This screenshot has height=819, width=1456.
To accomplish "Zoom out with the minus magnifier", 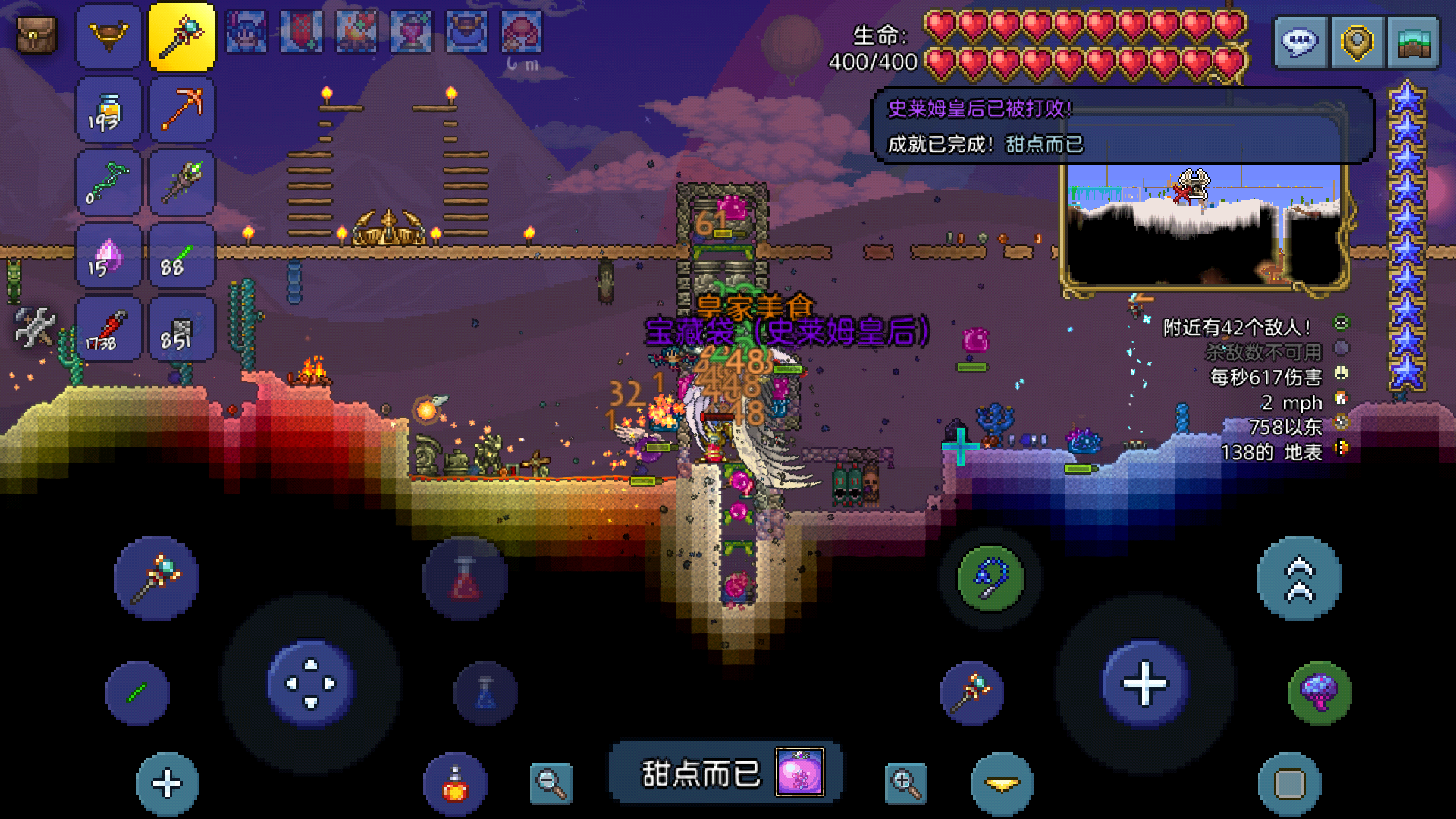I will [551, 783].
